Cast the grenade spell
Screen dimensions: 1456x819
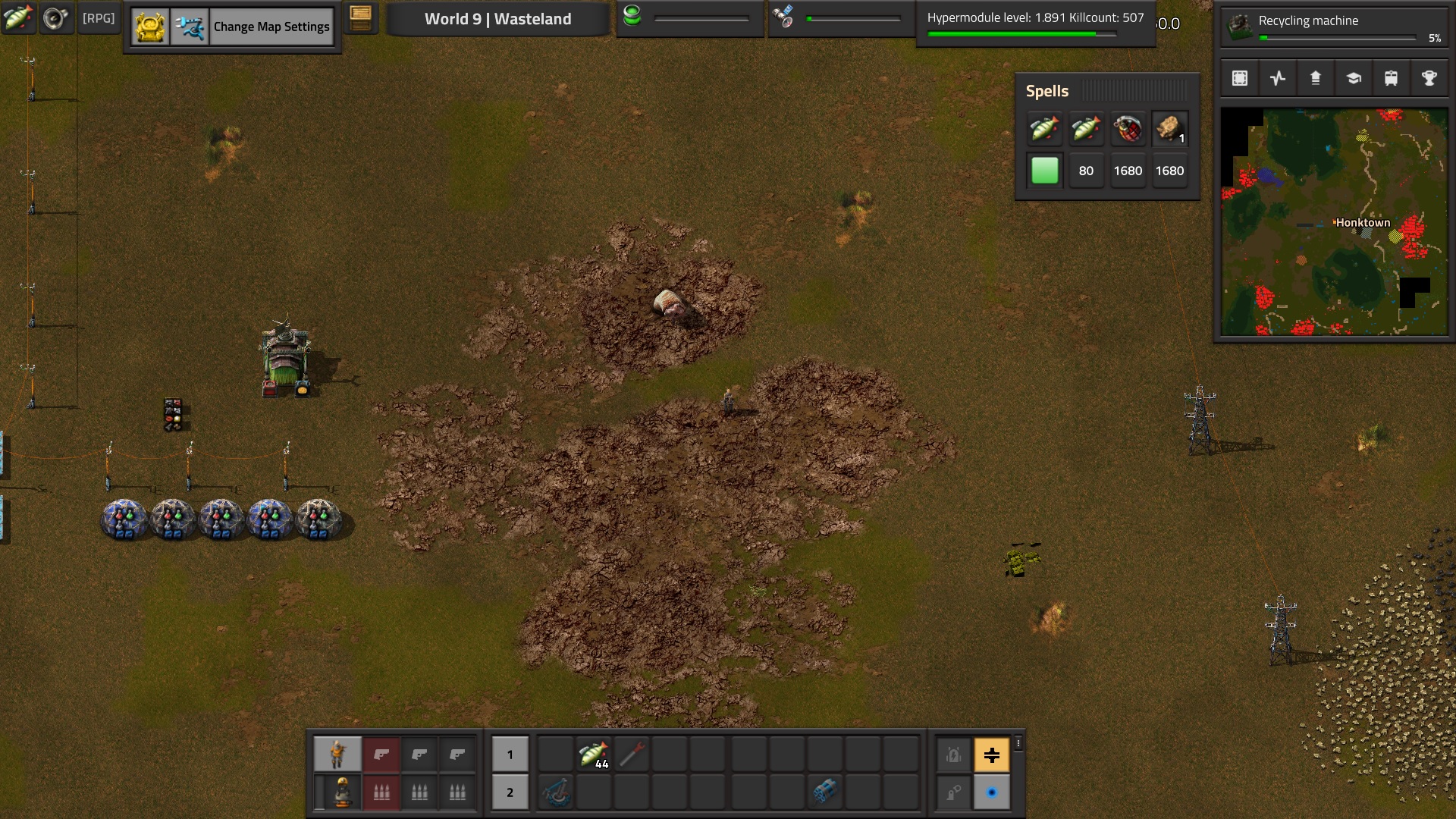click(1128, 129)
